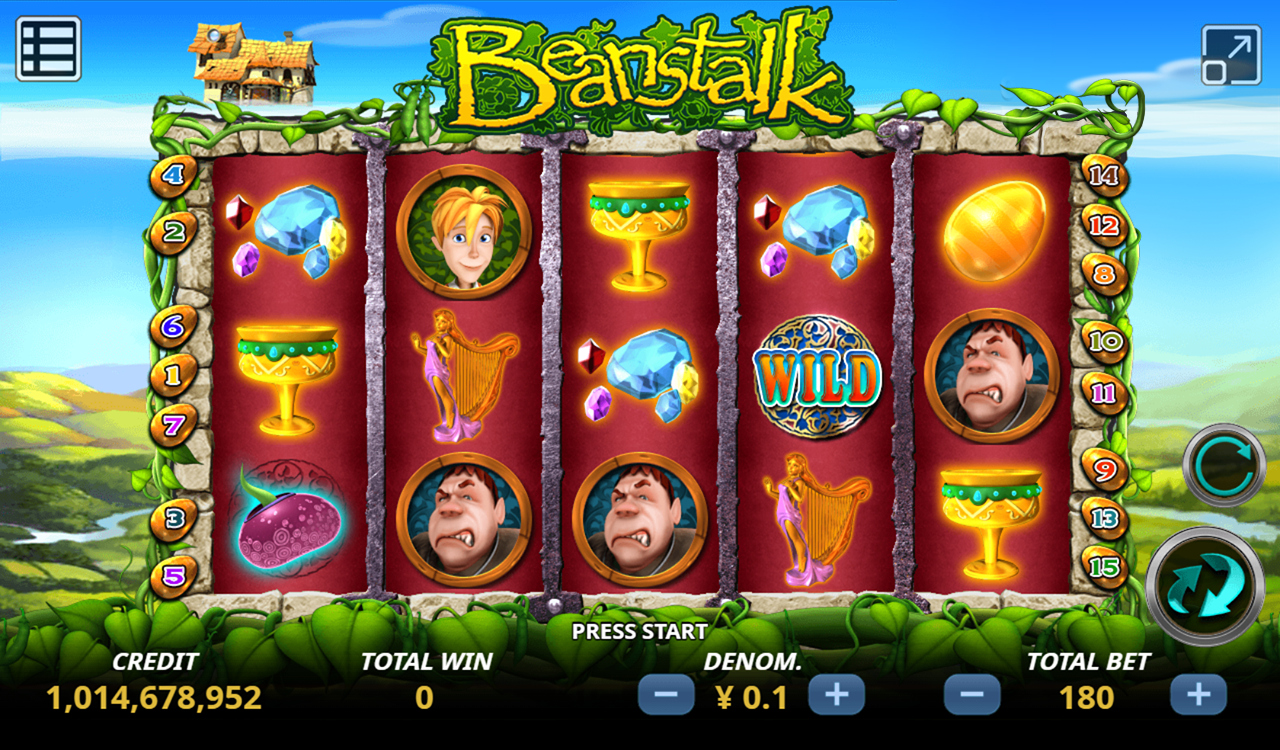Open the menu list icon

48,48
